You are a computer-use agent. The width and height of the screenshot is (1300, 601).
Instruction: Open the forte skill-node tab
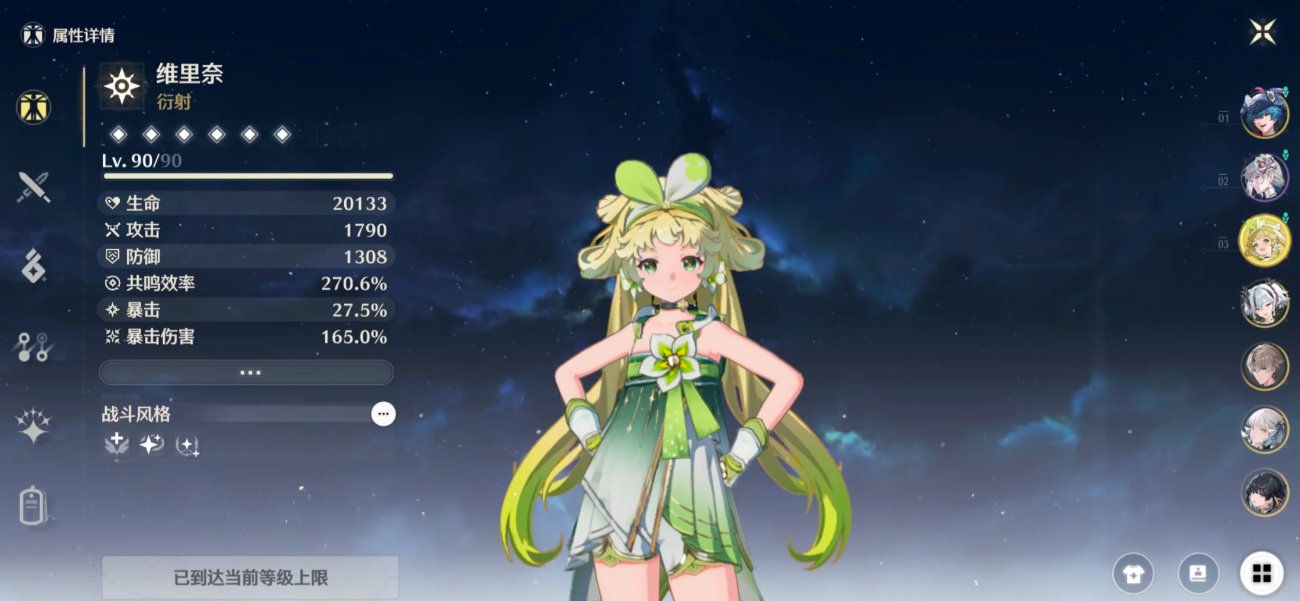pos(34,347)
